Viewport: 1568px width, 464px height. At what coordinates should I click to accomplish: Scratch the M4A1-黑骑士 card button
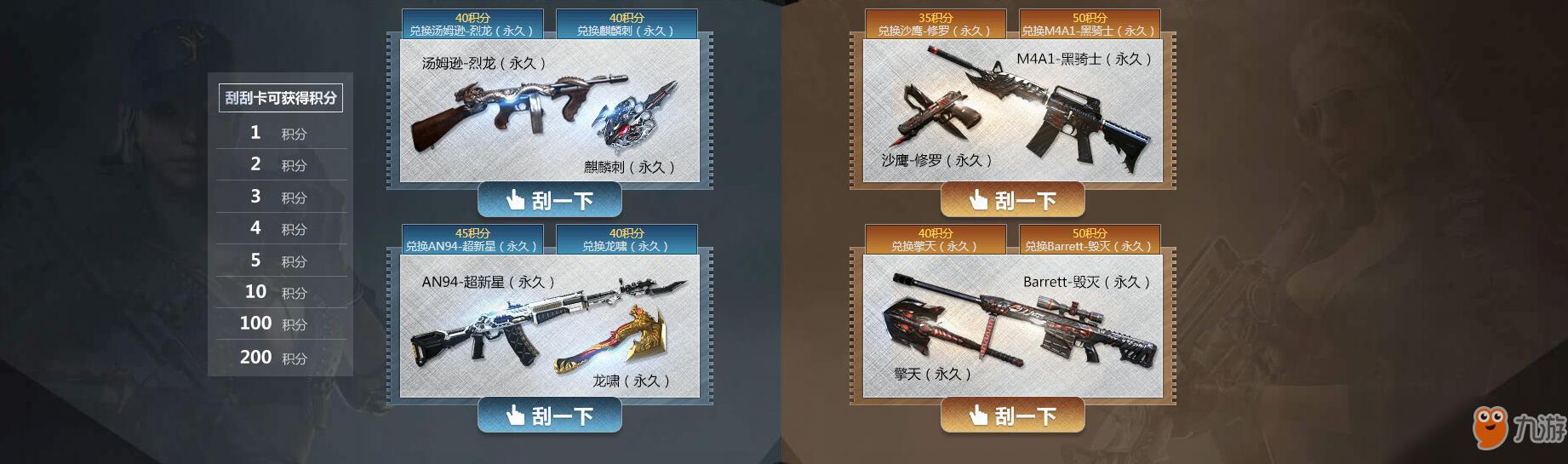[1012, 200]
